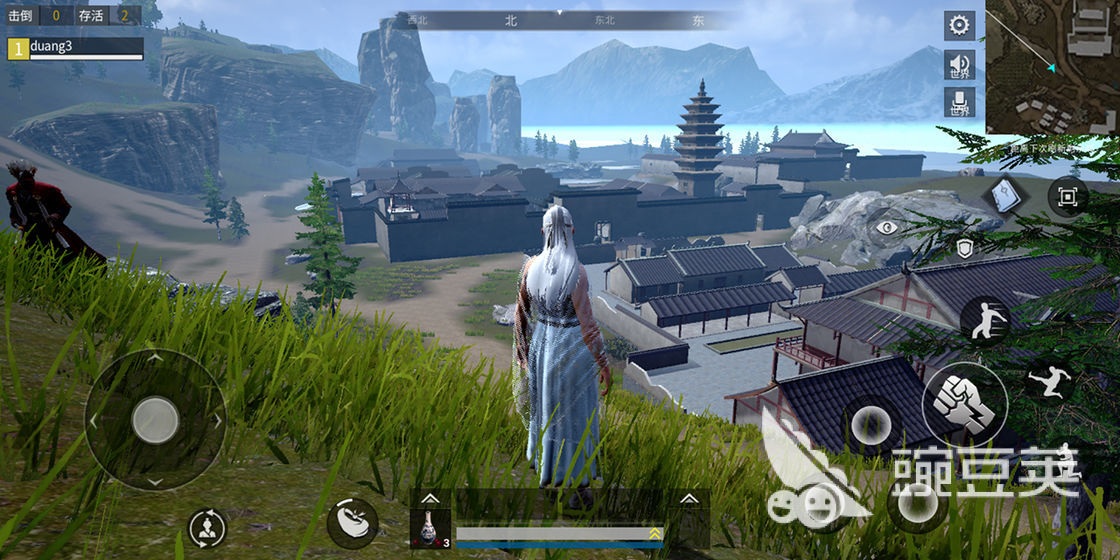
Task: Toggle the world voice speaker button
Action: [960, 66]
